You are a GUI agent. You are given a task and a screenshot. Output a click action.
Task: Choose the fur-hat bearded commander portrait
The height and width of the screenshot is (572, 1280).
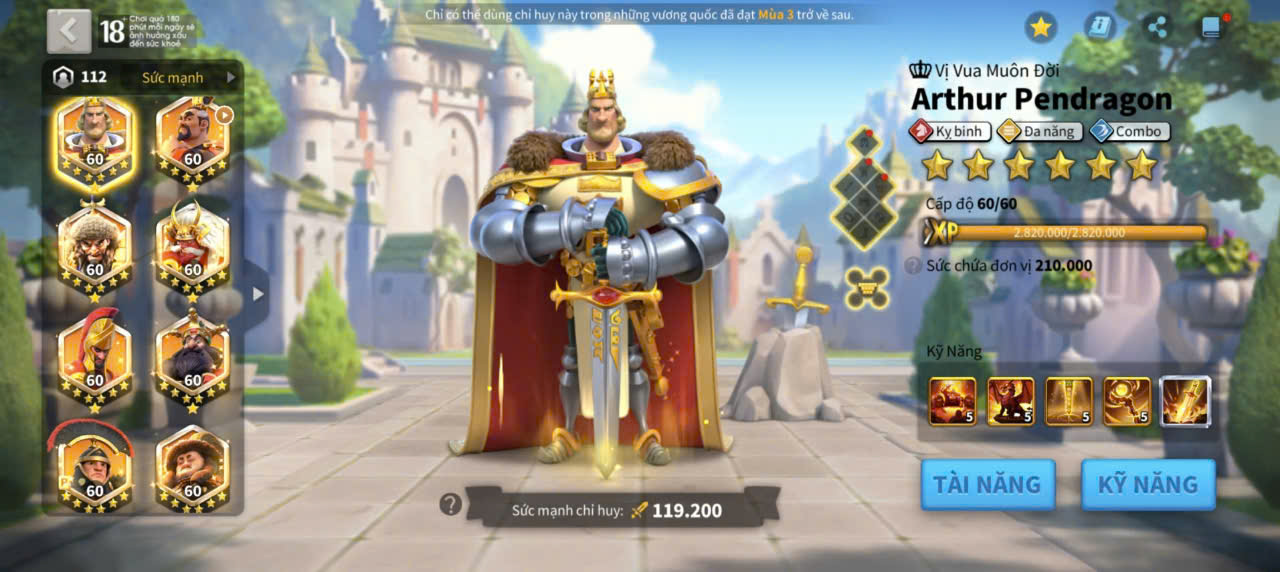95,249
